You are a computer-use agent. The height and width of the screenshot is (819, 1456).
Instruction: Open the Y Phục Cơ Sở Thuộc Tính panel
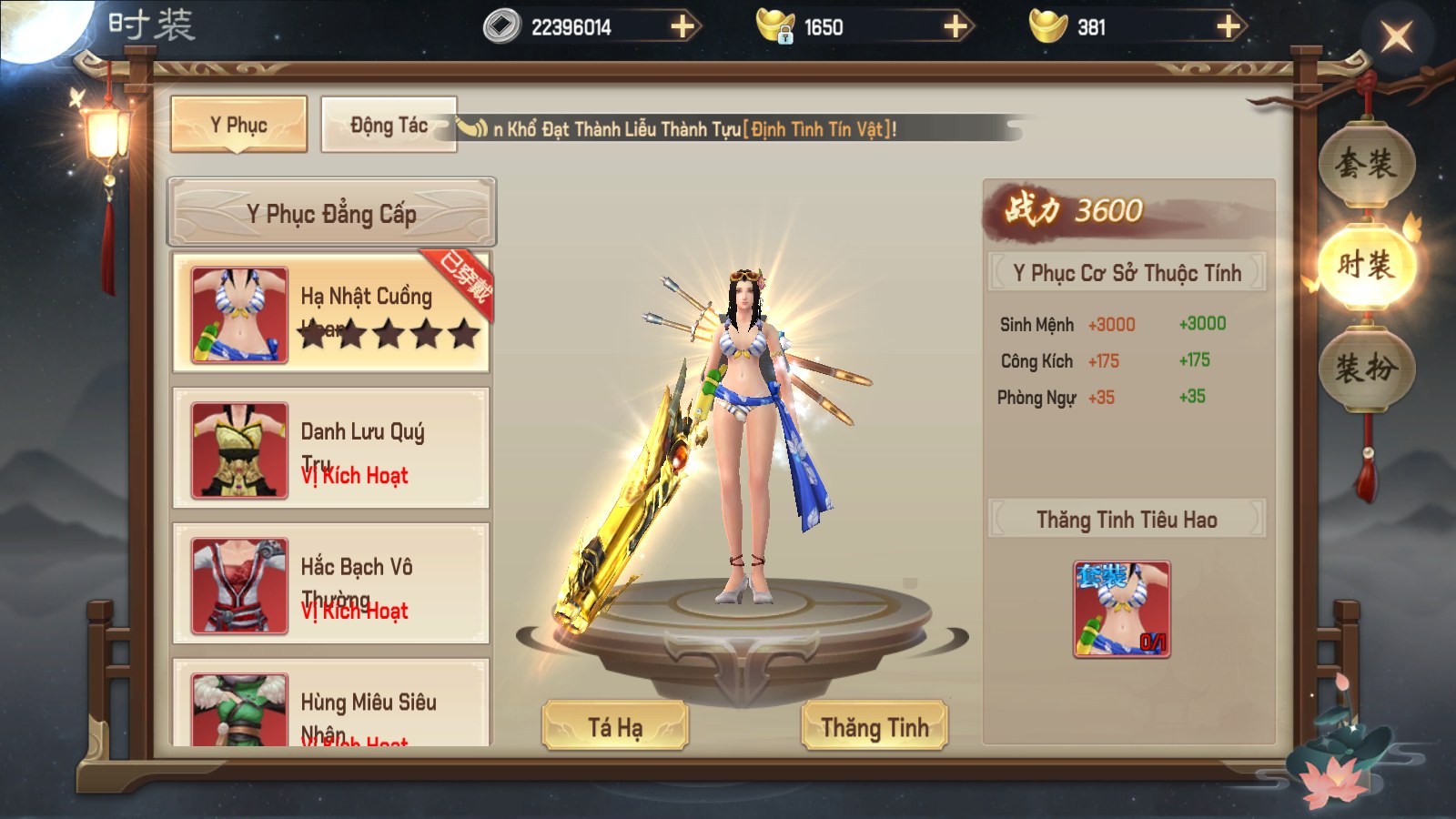click(x=1127, y=272)
